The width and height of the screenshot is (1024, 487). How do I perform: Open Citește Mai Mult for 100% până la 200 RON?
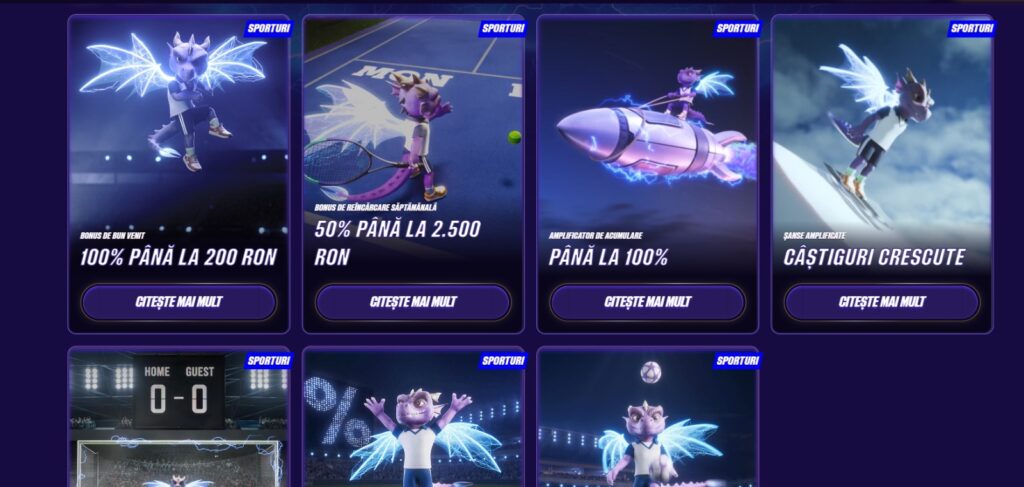(x=179, y=302)
